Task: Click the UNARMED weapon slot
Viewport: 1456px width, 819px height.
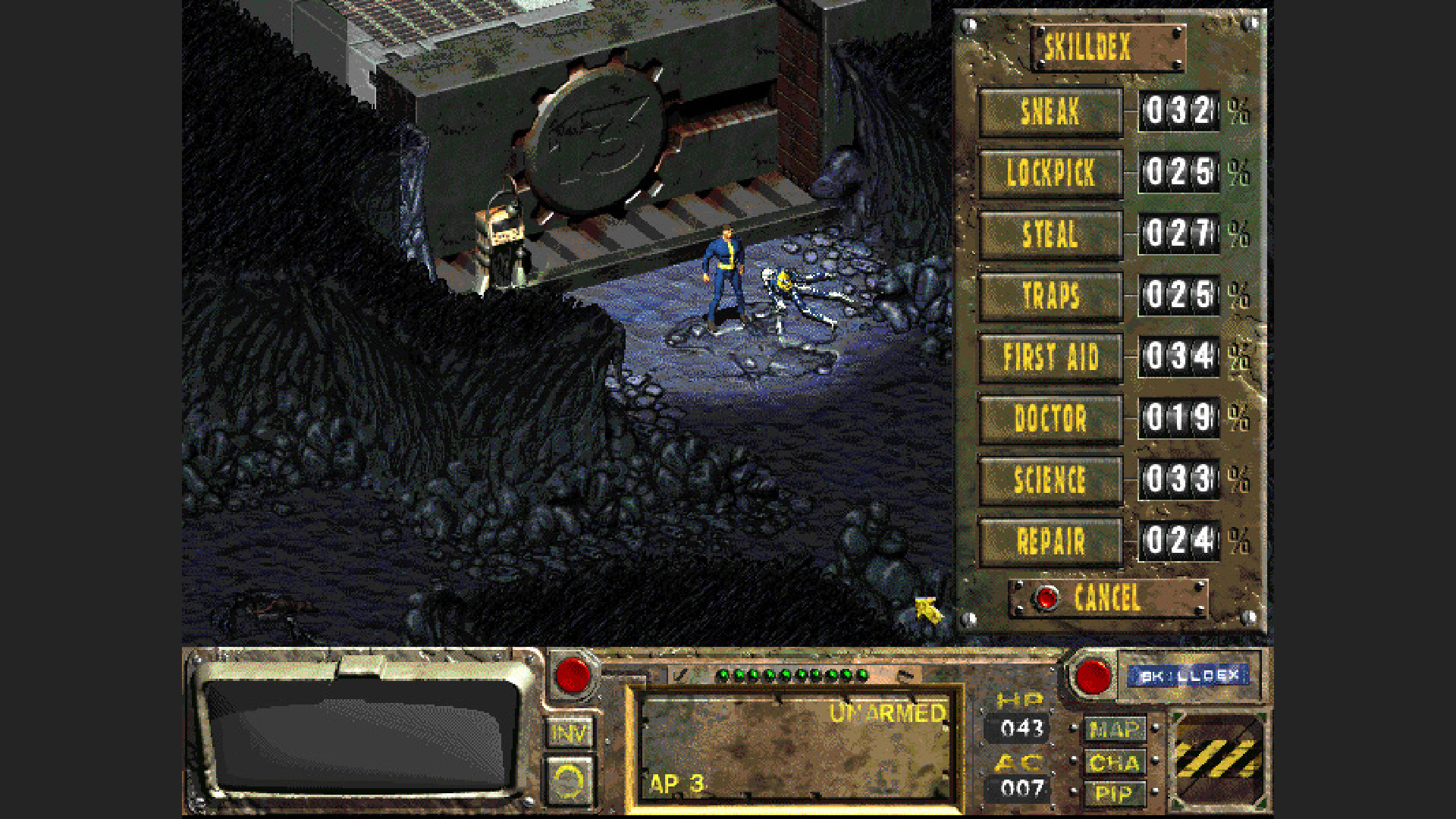Action: [796, 751]
